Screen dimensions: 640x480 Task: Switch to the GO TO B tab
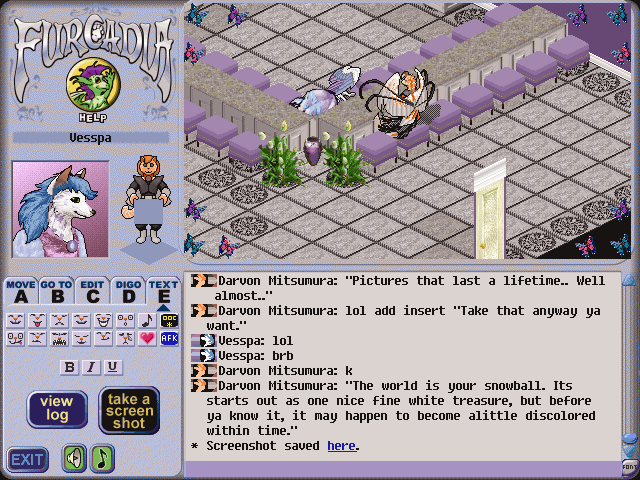[x=56, y=291]
